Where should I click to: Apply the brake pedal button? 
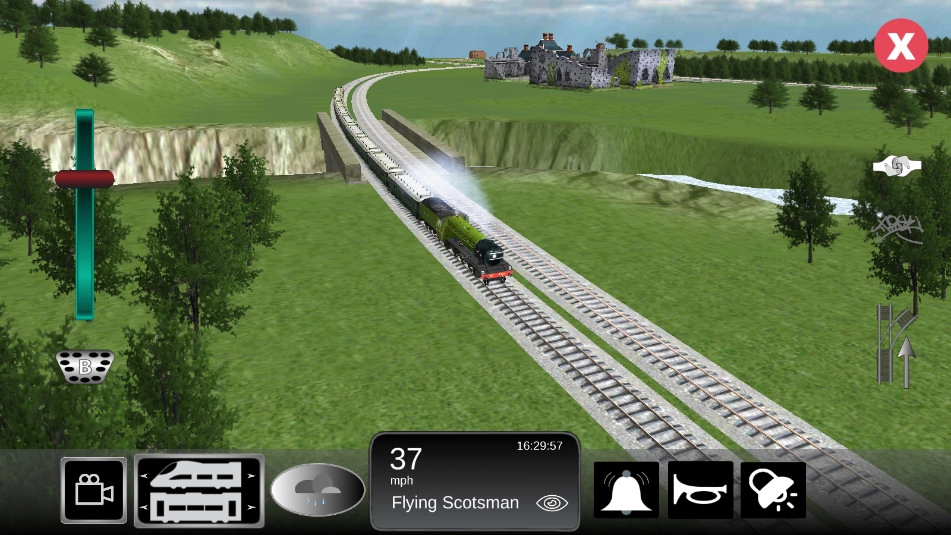(85, 367)
